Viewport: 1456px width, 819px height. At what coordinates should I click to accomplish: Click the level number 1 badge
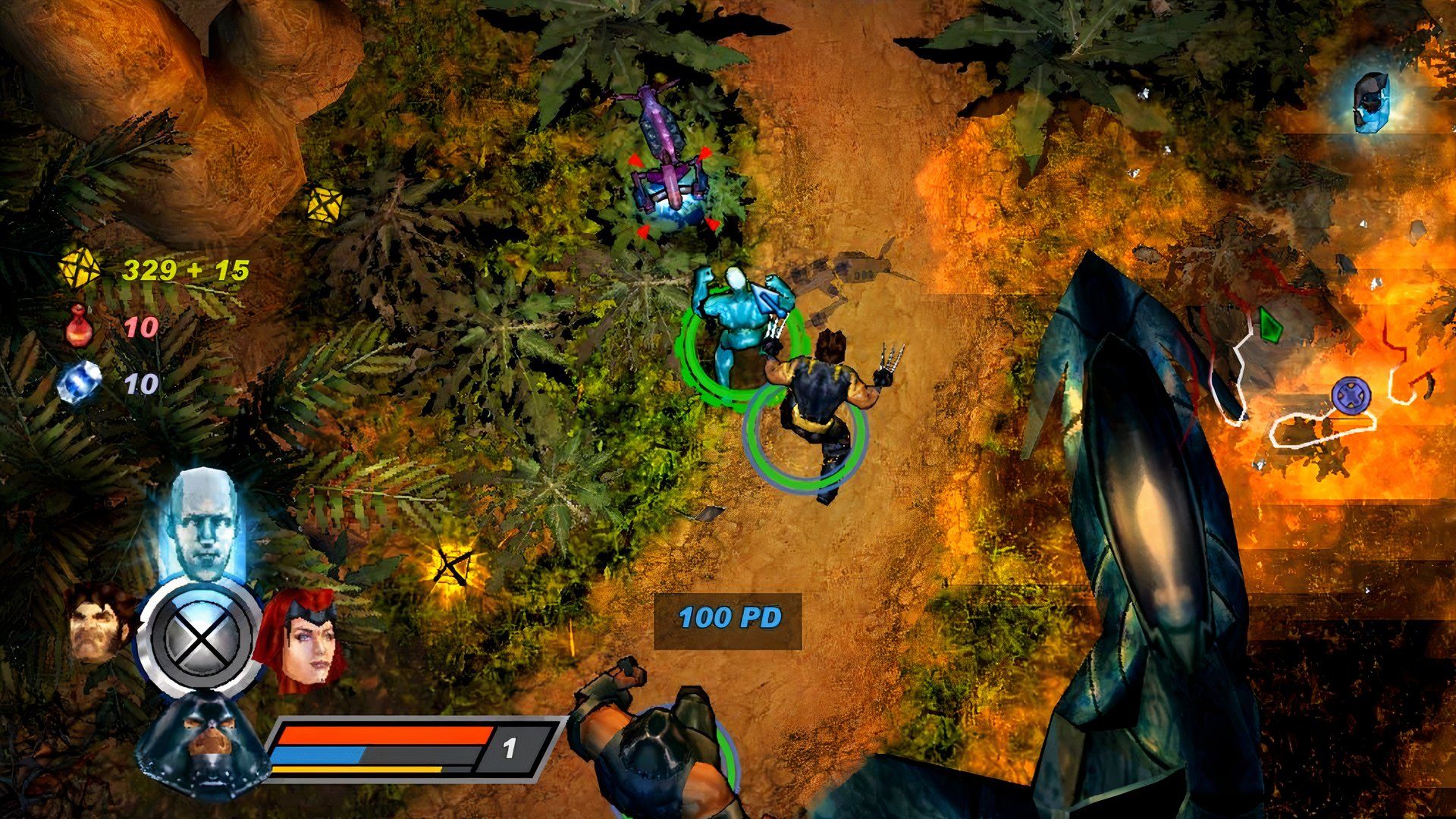coord(510,747)
